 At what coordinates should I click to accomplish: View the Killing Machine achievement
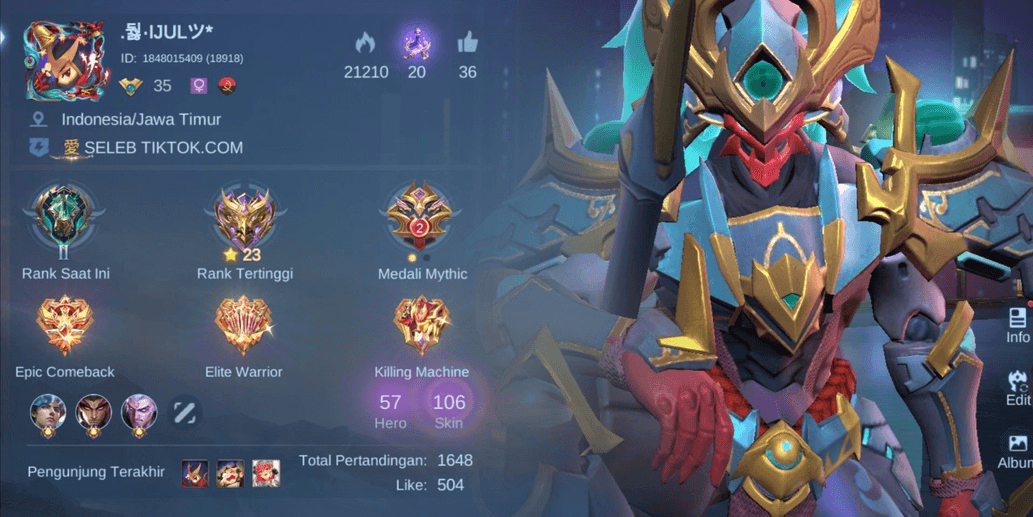click(x=421, y=325)
